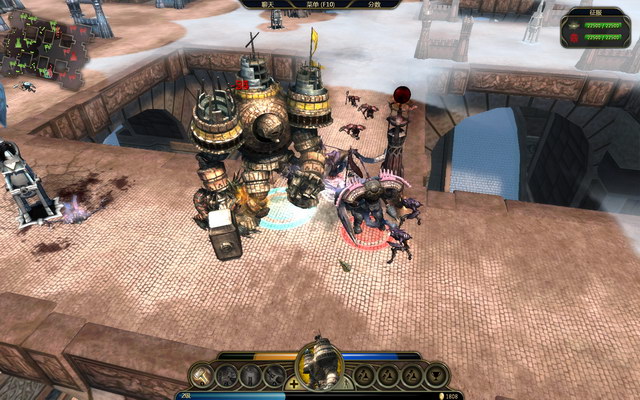The image size is (640, 400).
Task: Click the plus button beside the portrait
Action: (x=292, y=383)
